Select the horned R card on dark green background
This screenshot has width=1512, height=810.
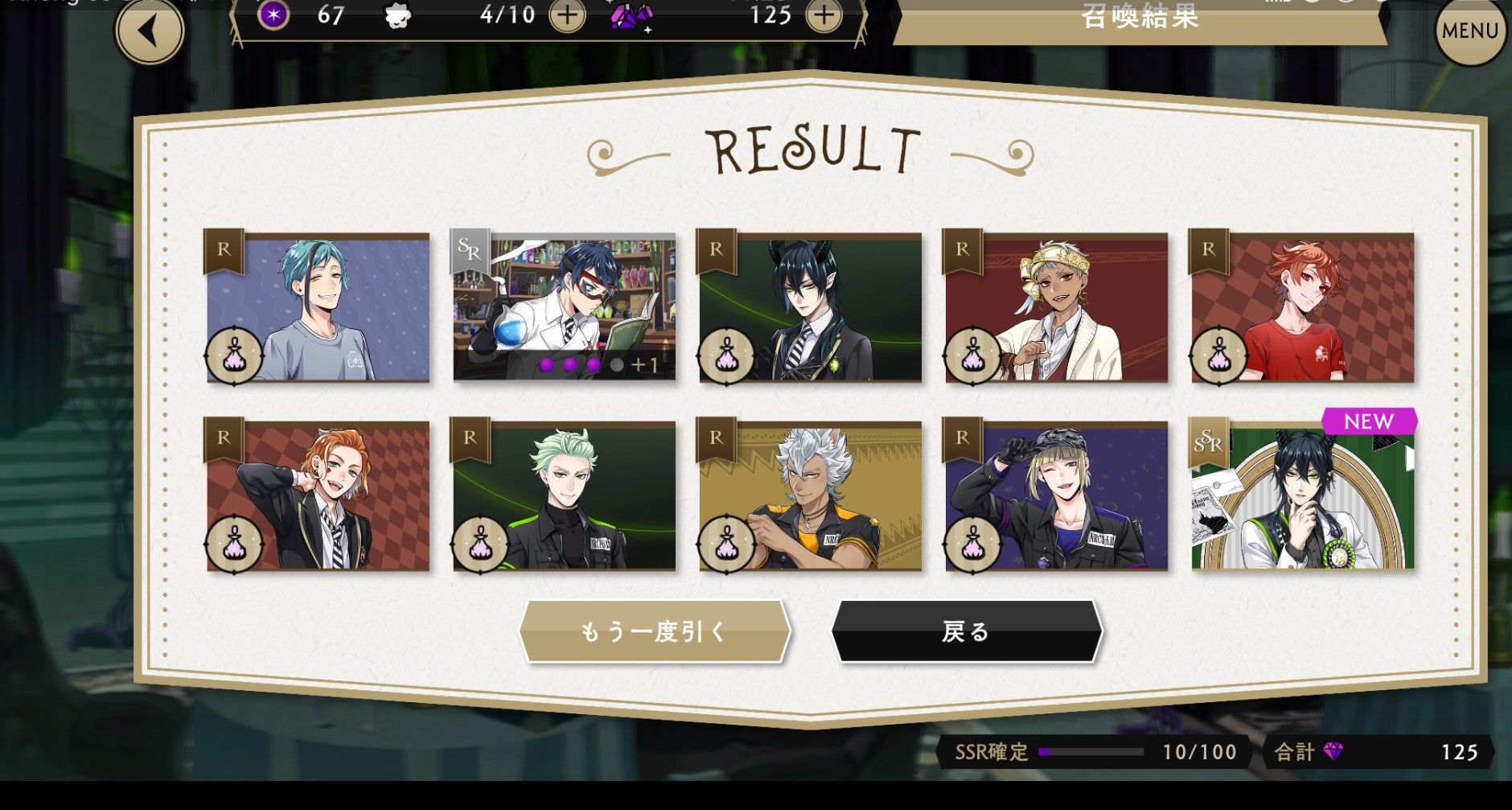click(x=811, y=308)
